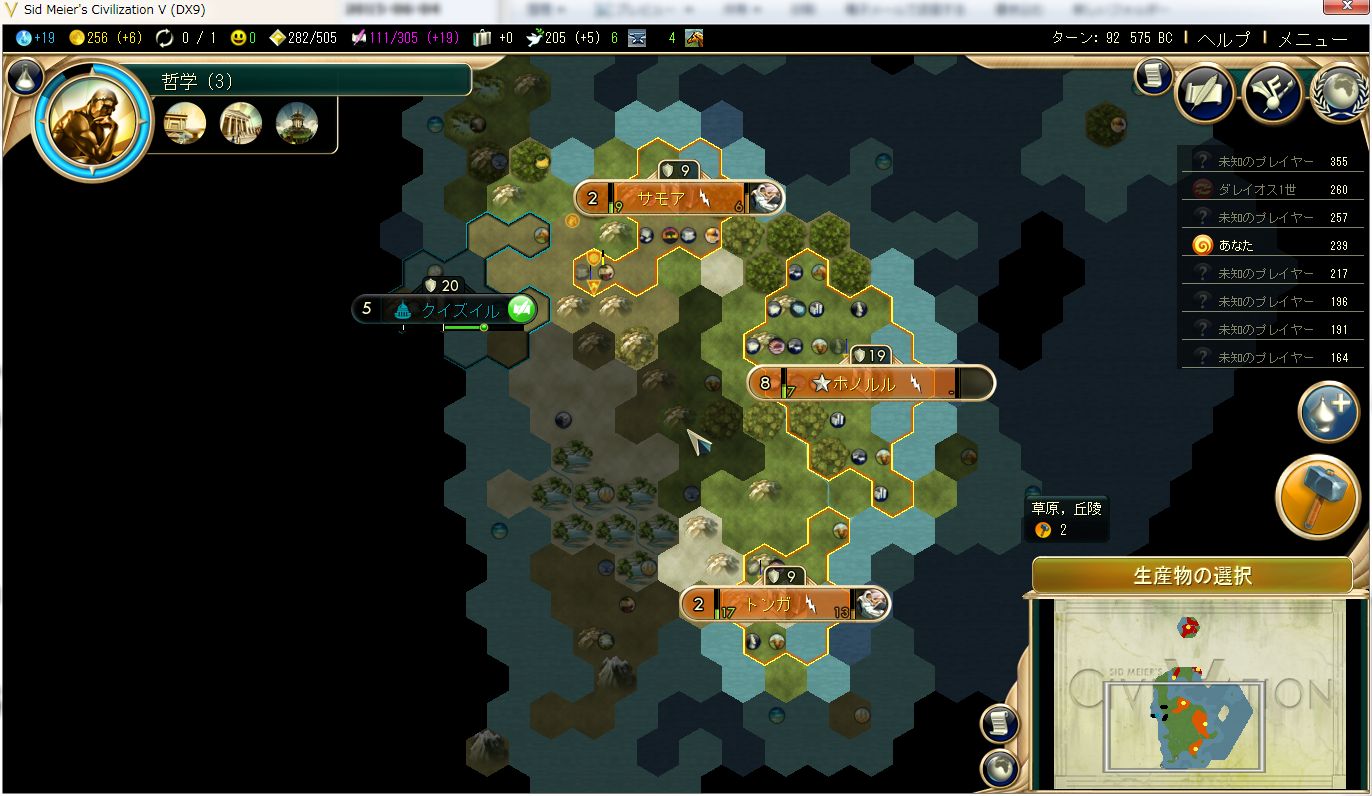Open the ヘルプ help menu
The image size is (1372, 796).
1223,39
